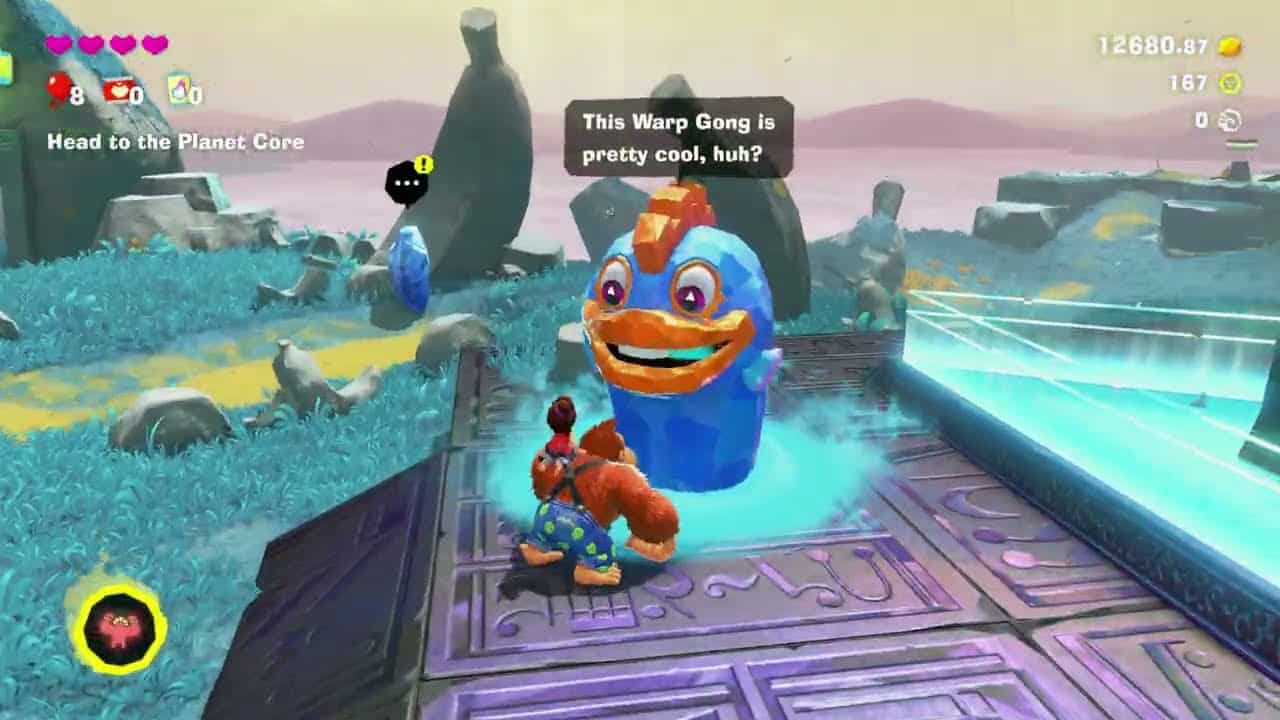Activate the Bananza transformation icon
The image size is (1280, 720).
119,629
